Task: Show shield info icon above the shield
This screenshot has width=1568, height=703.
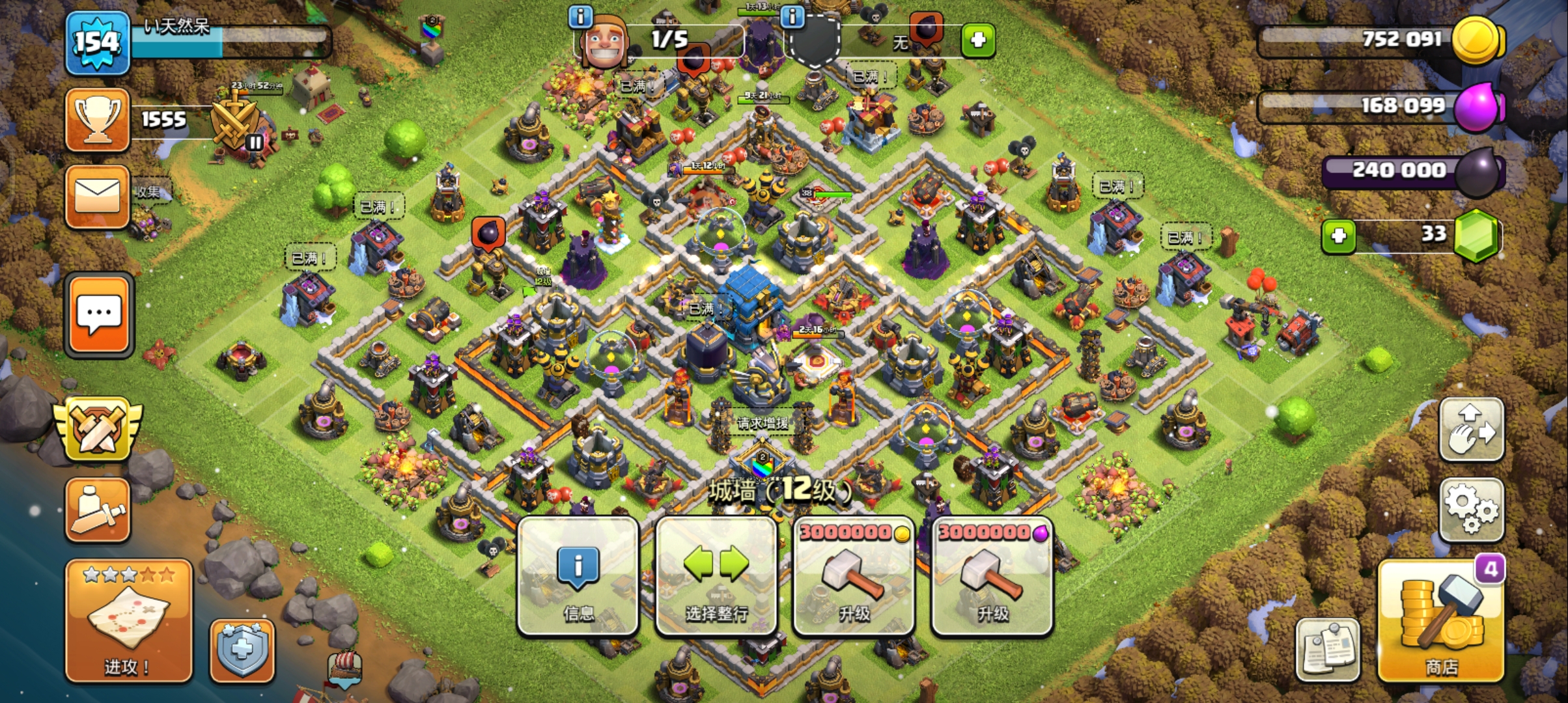Action: tap(792, 16)
